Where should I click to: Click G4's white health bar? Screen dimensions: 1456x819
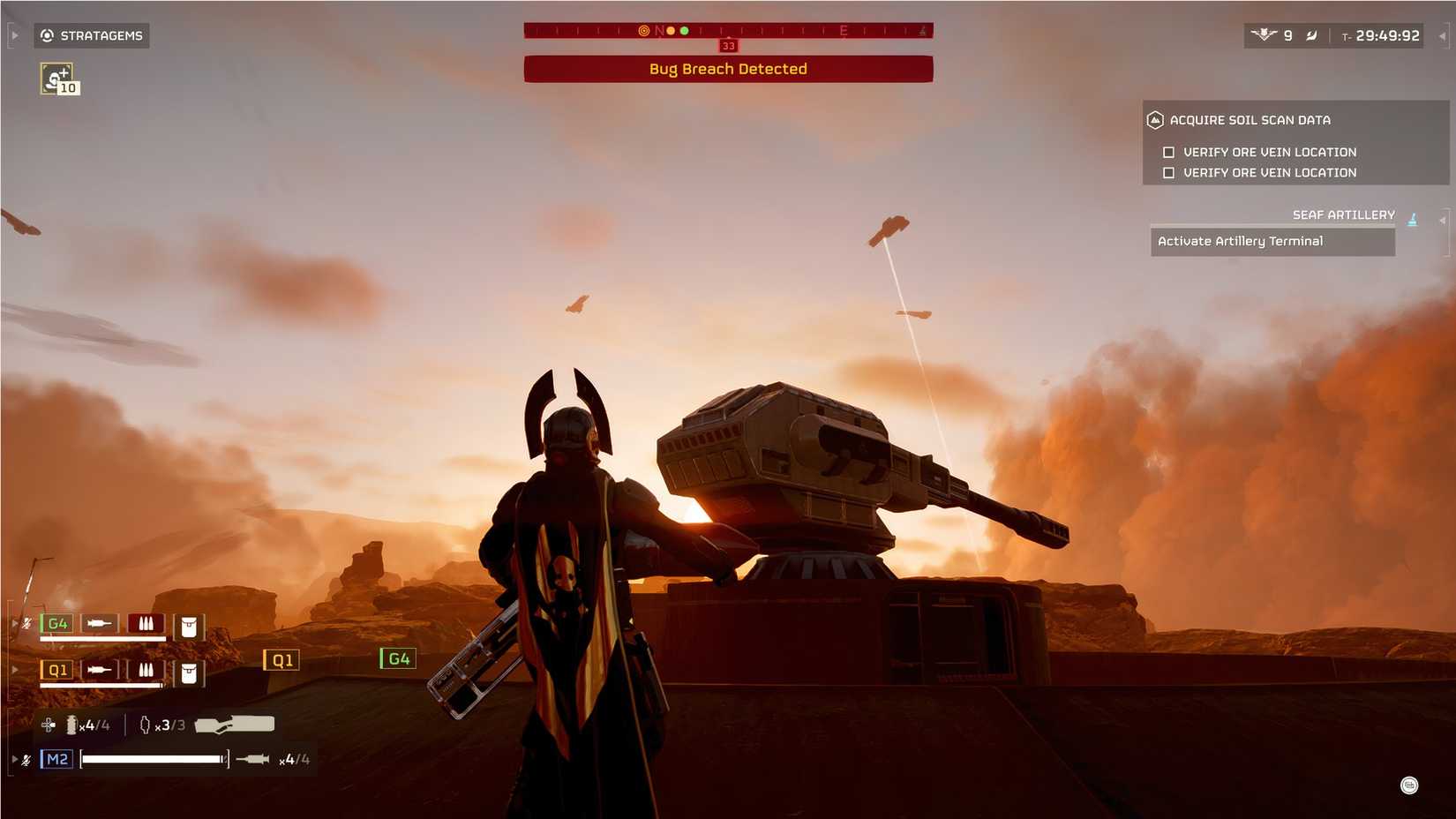point(102,639)
